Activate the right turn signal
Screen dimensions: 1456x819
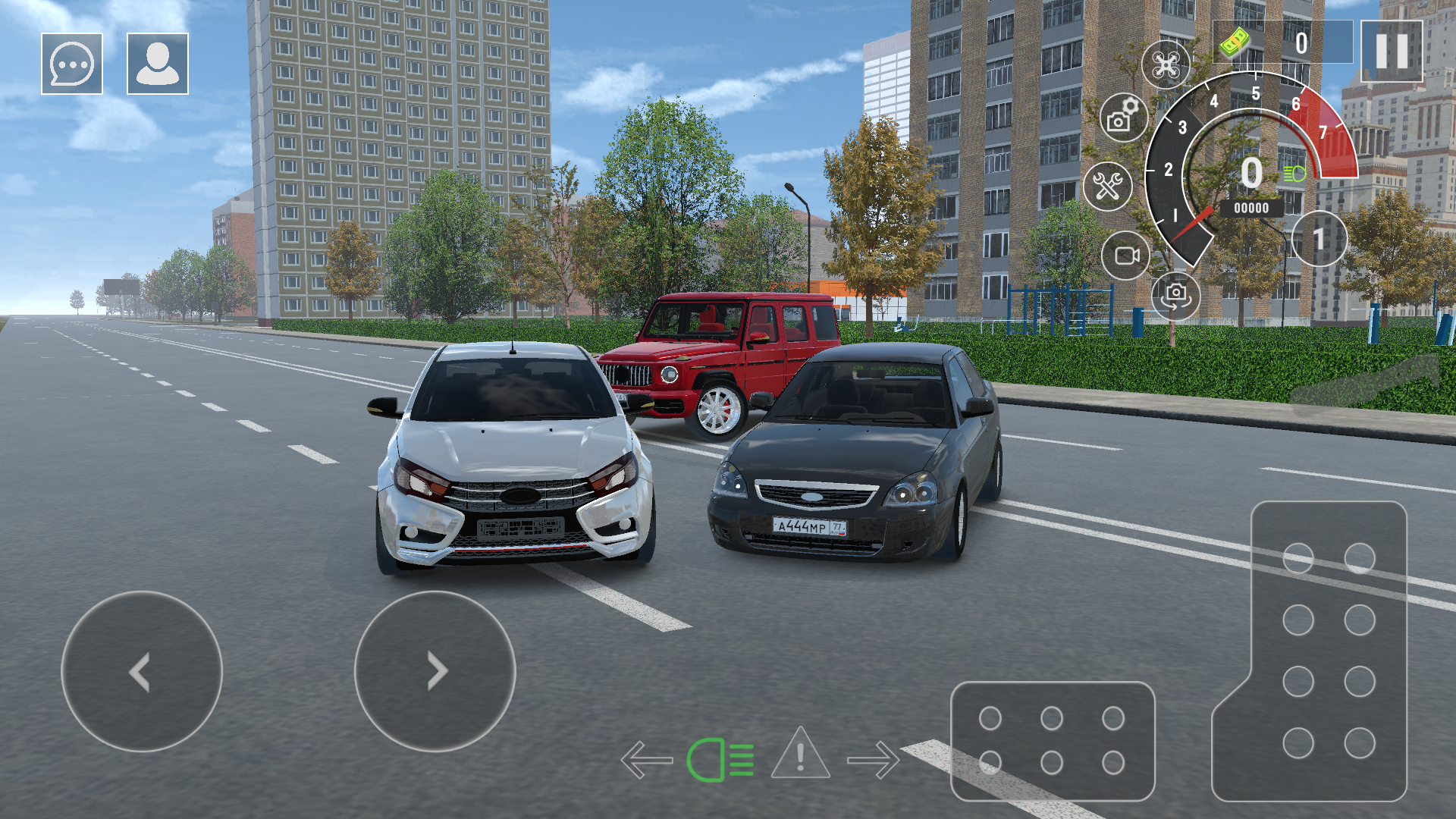(874, 759)
